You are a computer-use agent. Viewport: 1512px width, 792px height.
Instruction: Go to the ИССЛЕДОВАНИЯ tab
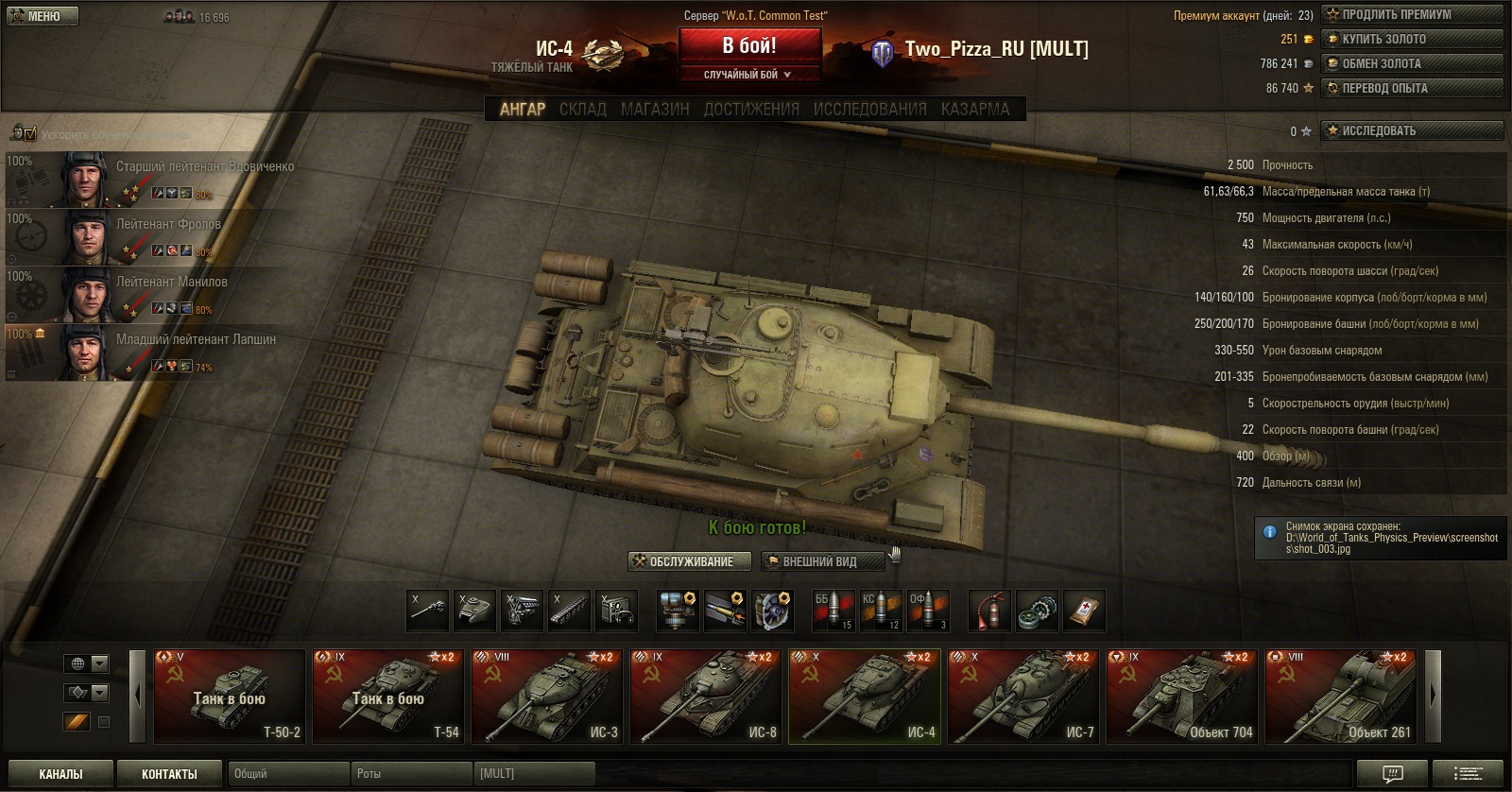[869, 109]
